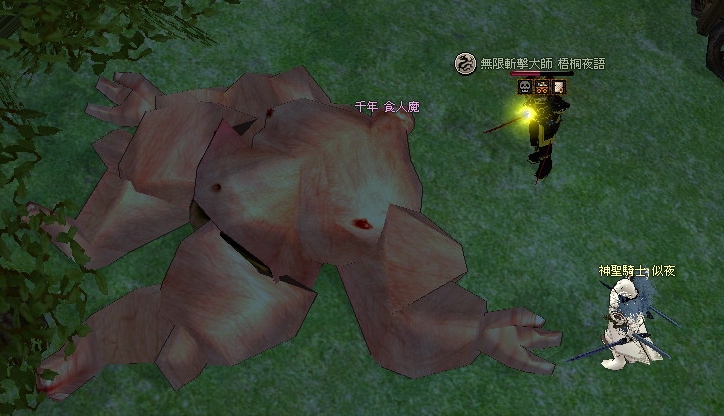724x416 pixels.
Task: Click the skull status icon above the player
Action: 523,87
